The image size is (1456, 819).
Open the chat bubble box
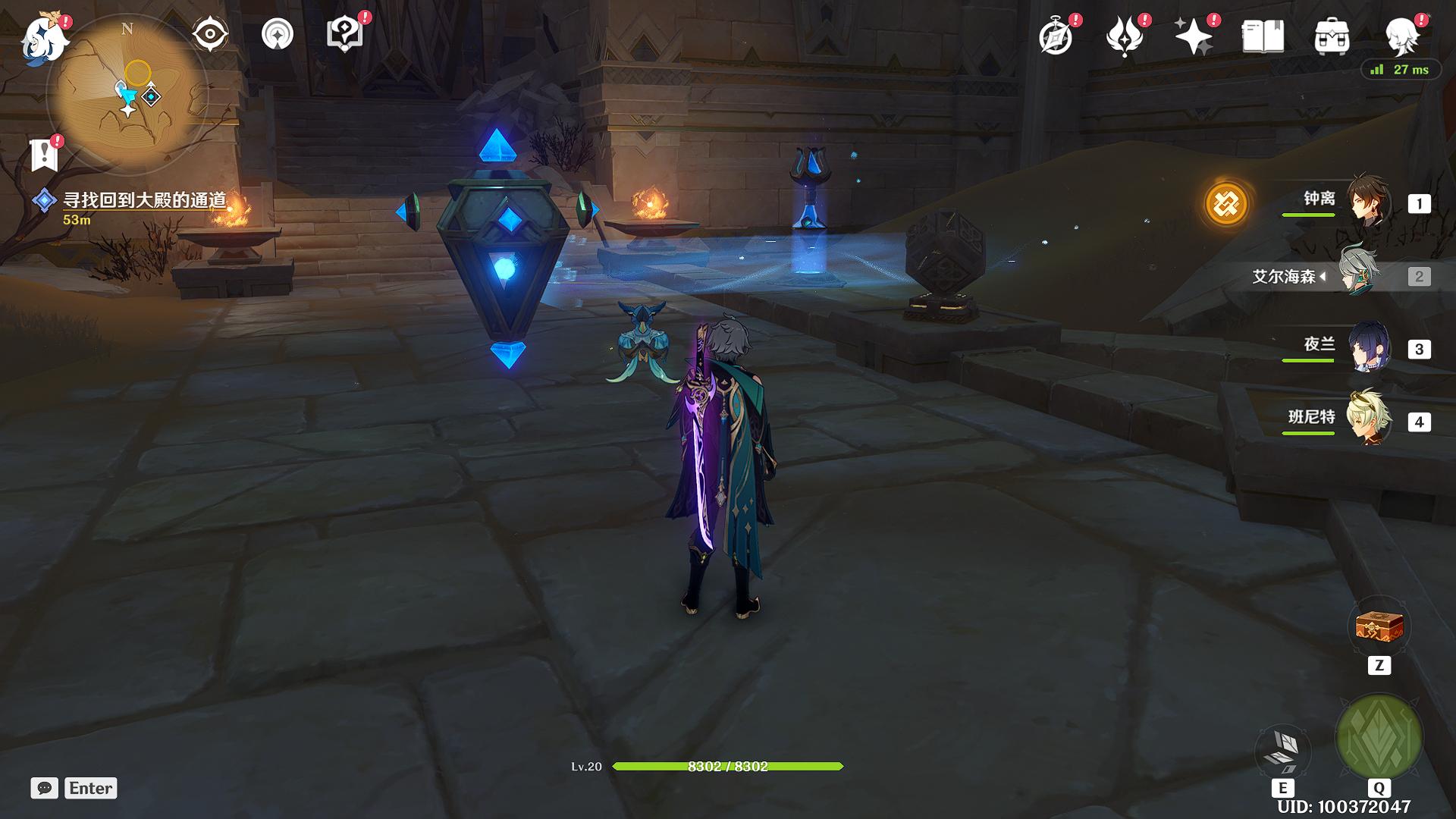[x=45, y=788]
